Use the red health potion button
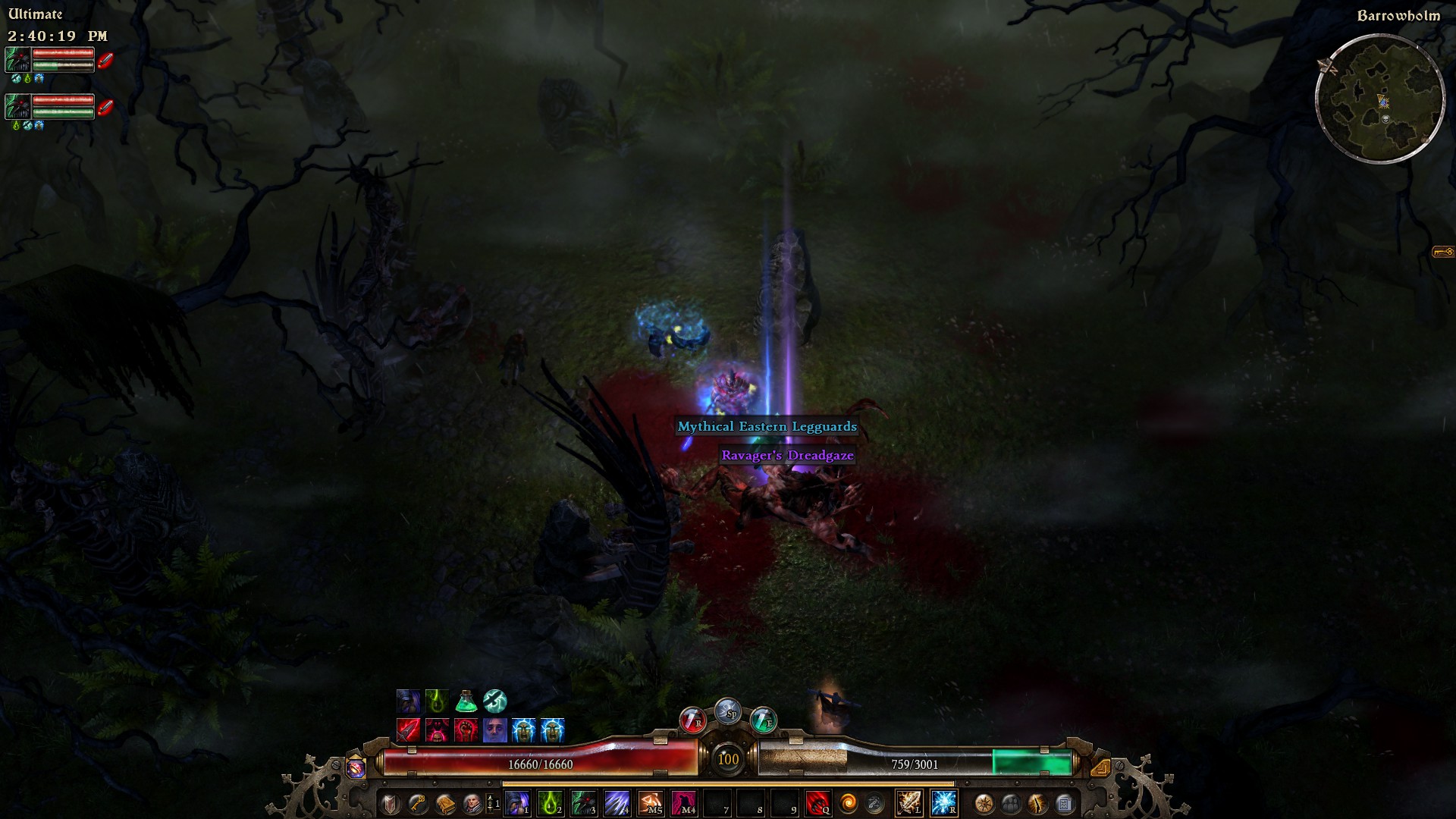The width and height of the screenshot is (1456, 819). (x=692, y=719)
